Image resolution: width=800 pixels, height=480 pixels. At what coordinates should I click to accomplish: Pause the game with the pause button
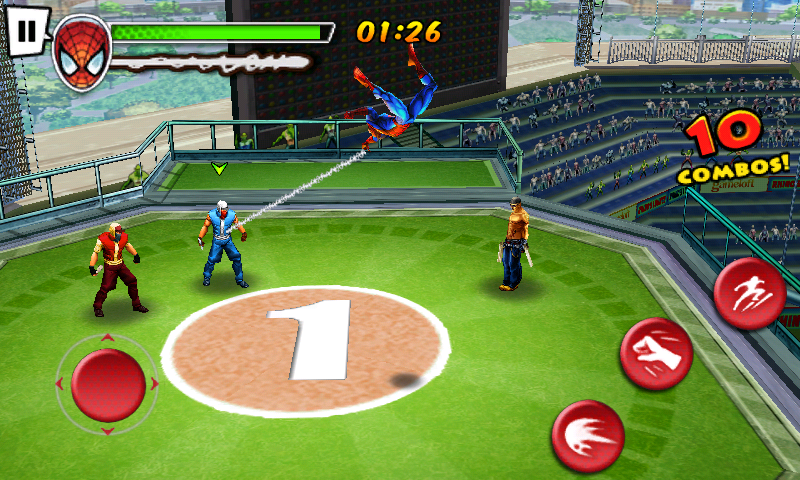point(27,31)
